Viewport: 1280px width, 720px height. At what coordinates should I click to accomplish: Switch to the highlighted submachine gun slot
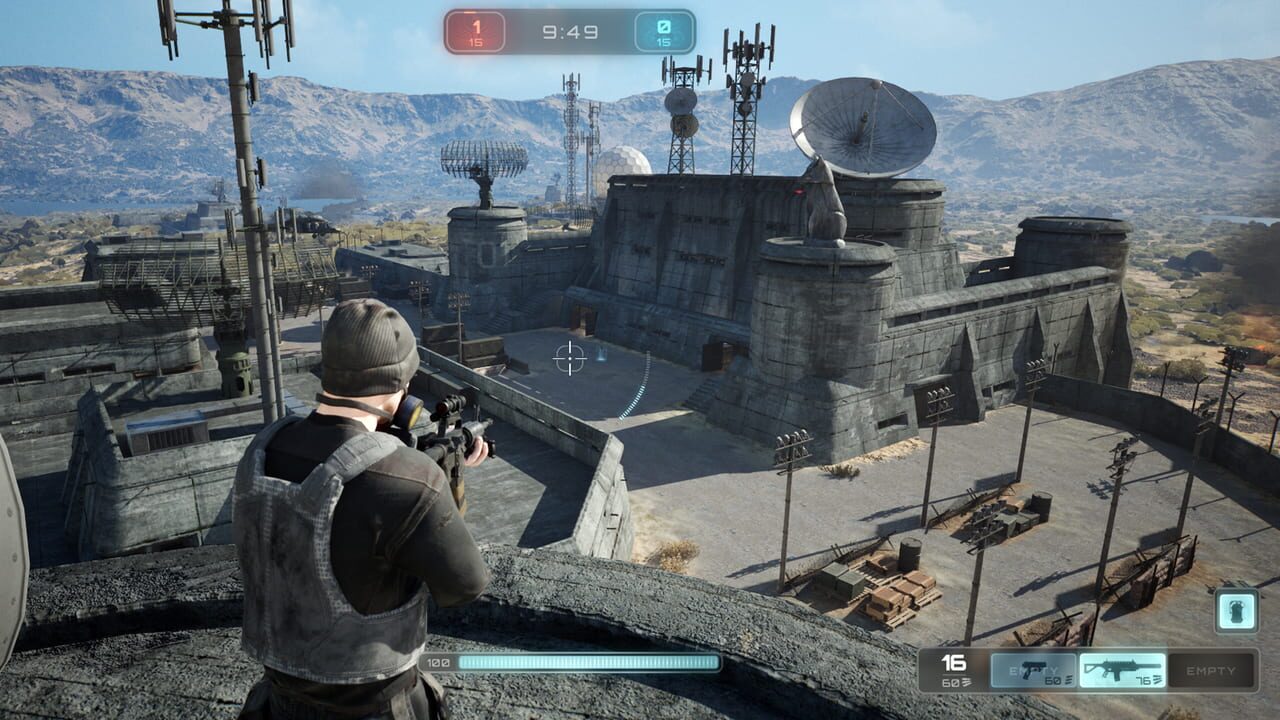1122,670
